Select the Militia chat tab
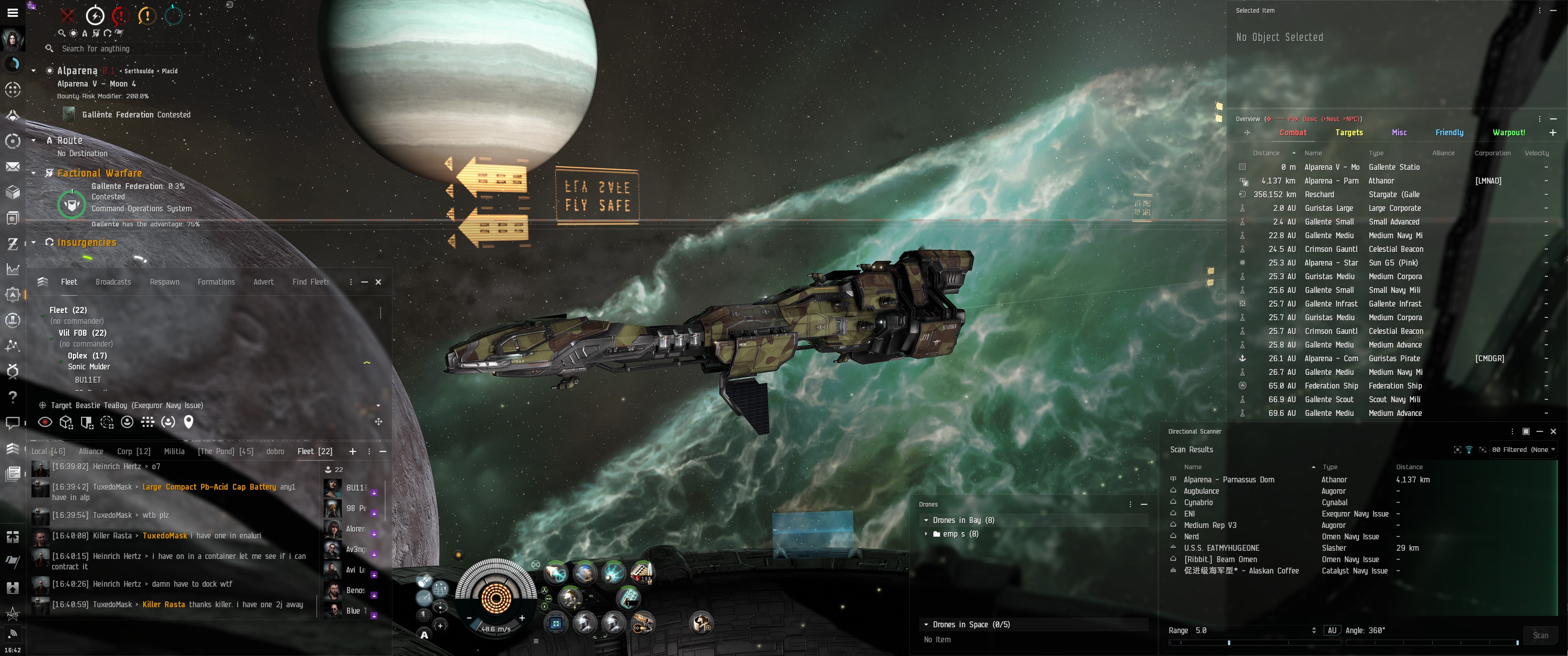 coord(174,451)
